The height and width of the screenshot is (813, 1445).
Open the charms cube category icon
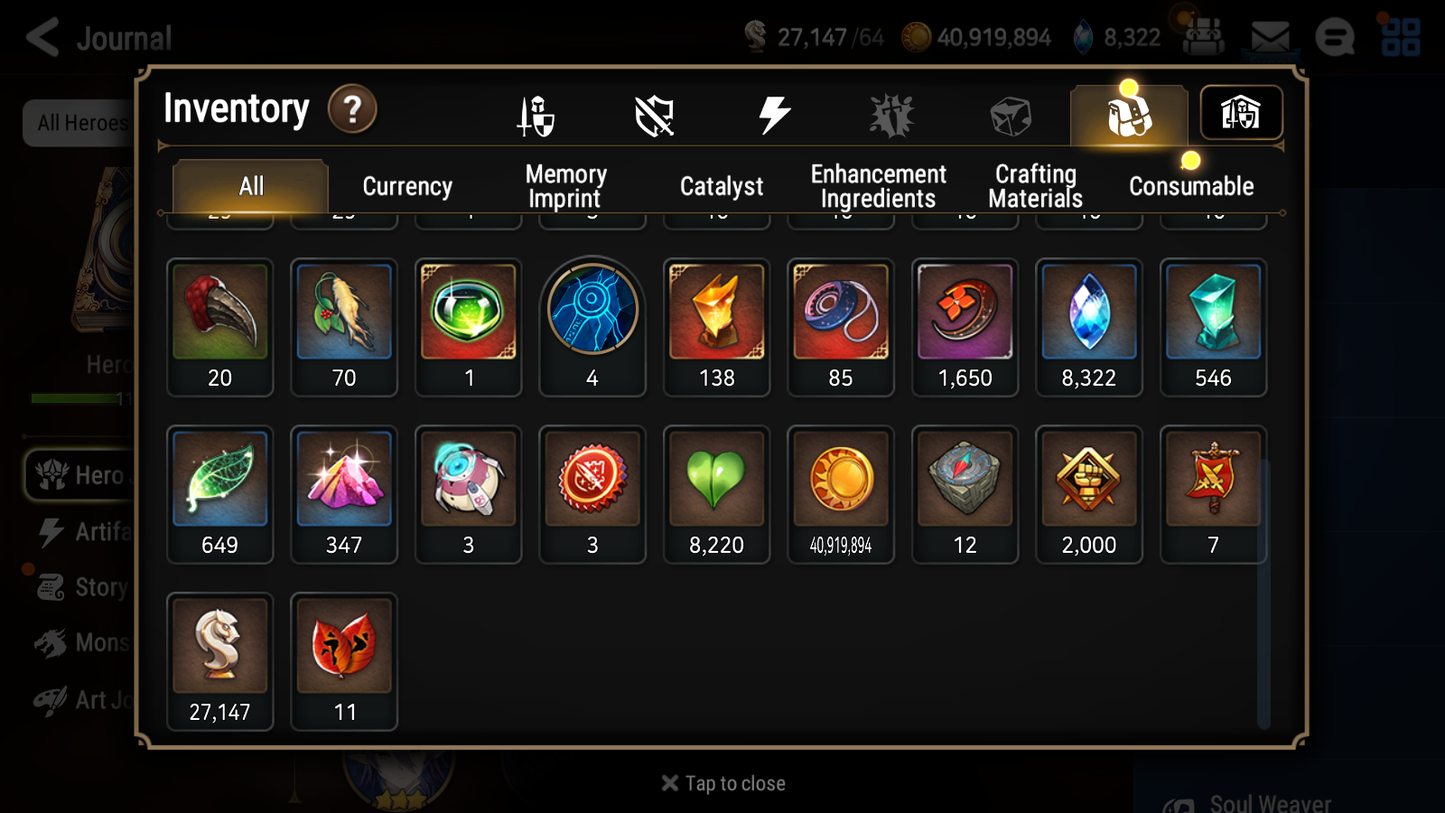coord(1010,113)
